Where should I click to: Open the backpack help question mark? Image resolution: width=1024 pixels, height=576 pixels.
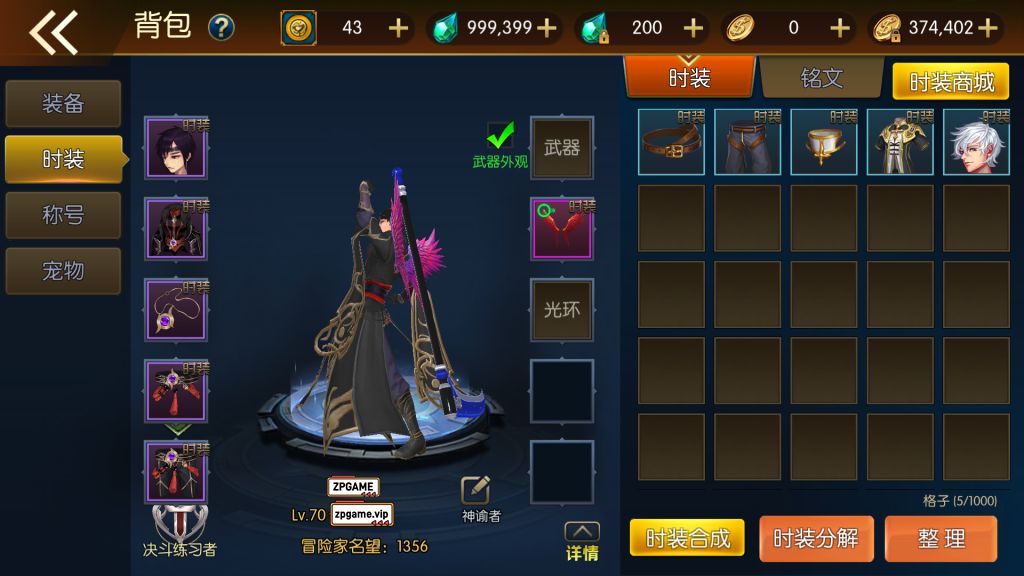pyautogui.click(x=221, y=28)
